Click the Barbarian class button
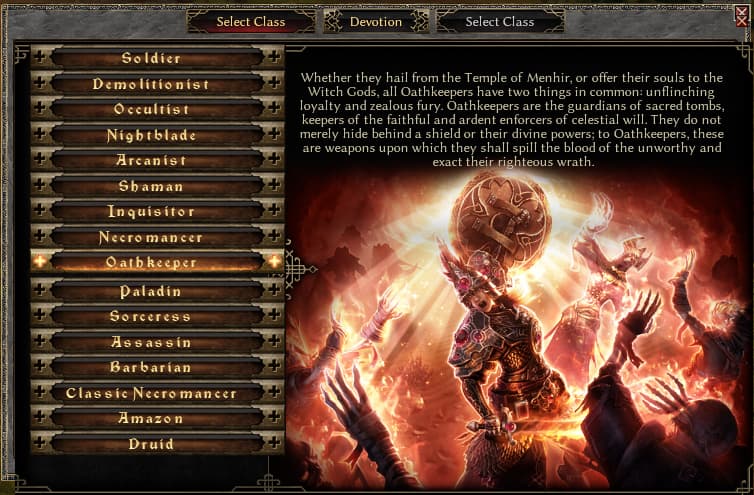 tap(152, 367)
